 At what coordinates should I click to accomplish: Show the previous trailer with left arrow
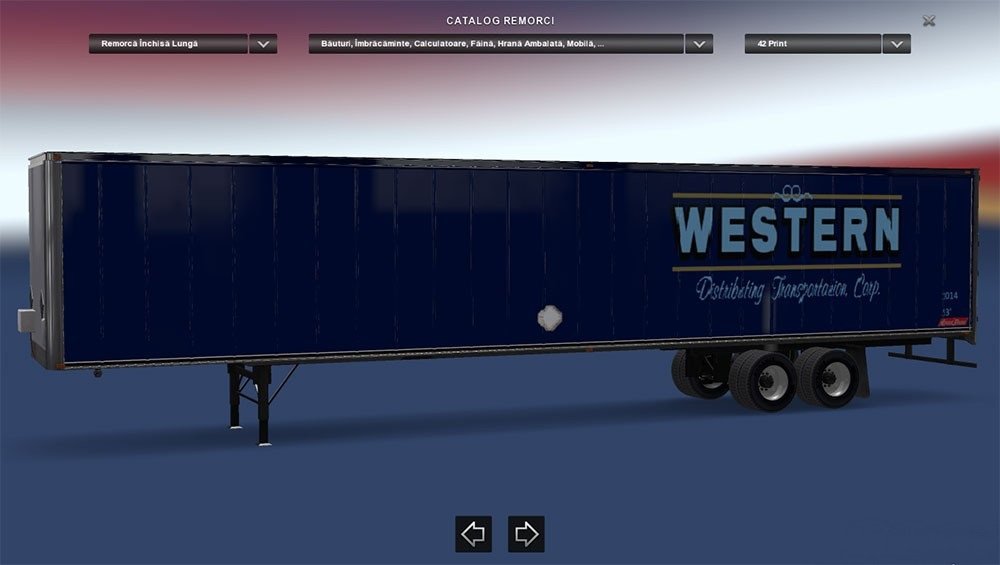(x=473, y=534)
